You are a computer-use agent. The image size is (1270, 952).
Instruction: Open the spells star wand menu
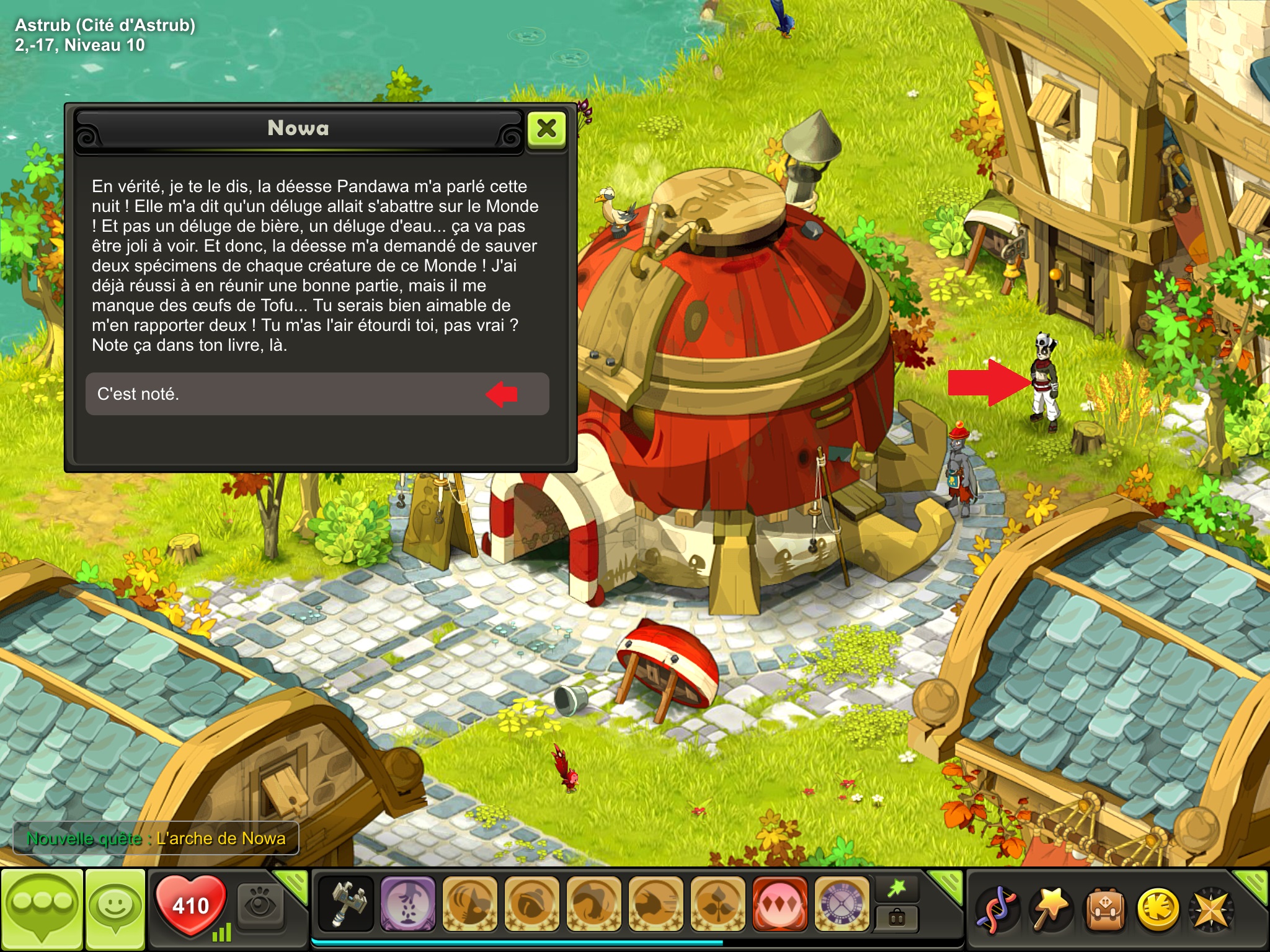pos(1050,909)
